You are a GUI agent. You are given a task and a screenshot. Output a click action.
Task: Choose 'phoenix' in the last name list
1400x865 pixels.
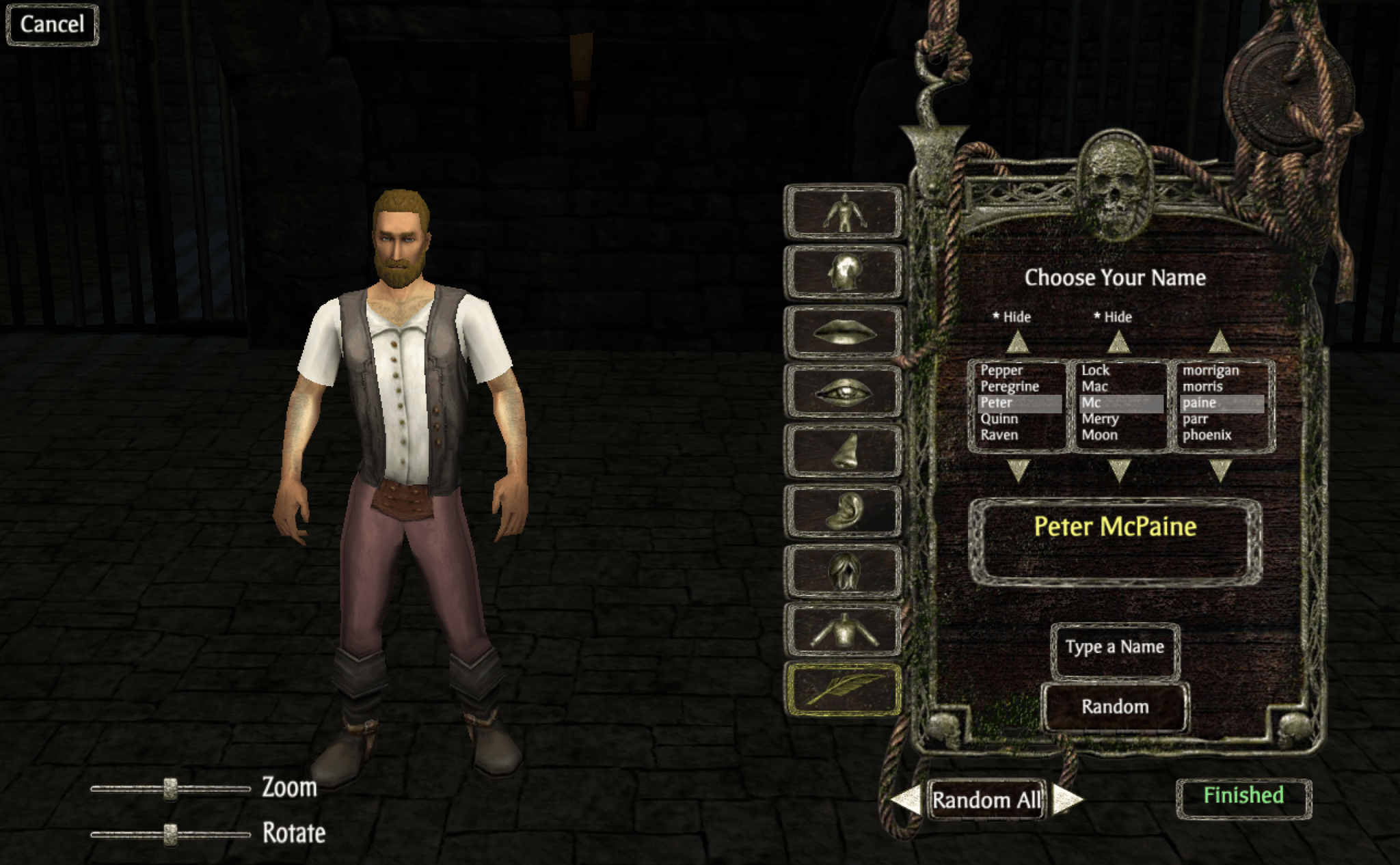[1207, 435]
